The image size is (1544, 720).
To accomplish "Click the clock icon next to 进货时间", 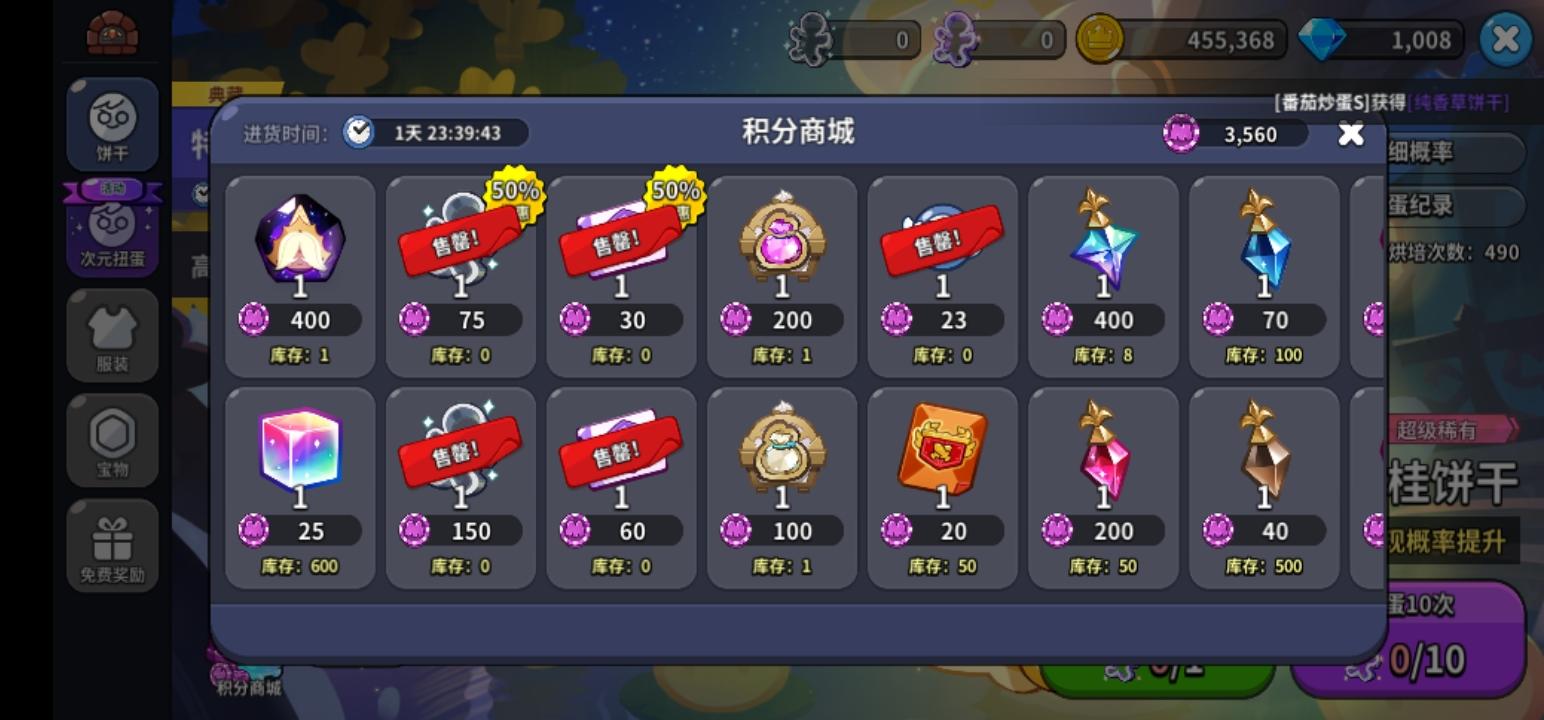I will tap(358, 132).
